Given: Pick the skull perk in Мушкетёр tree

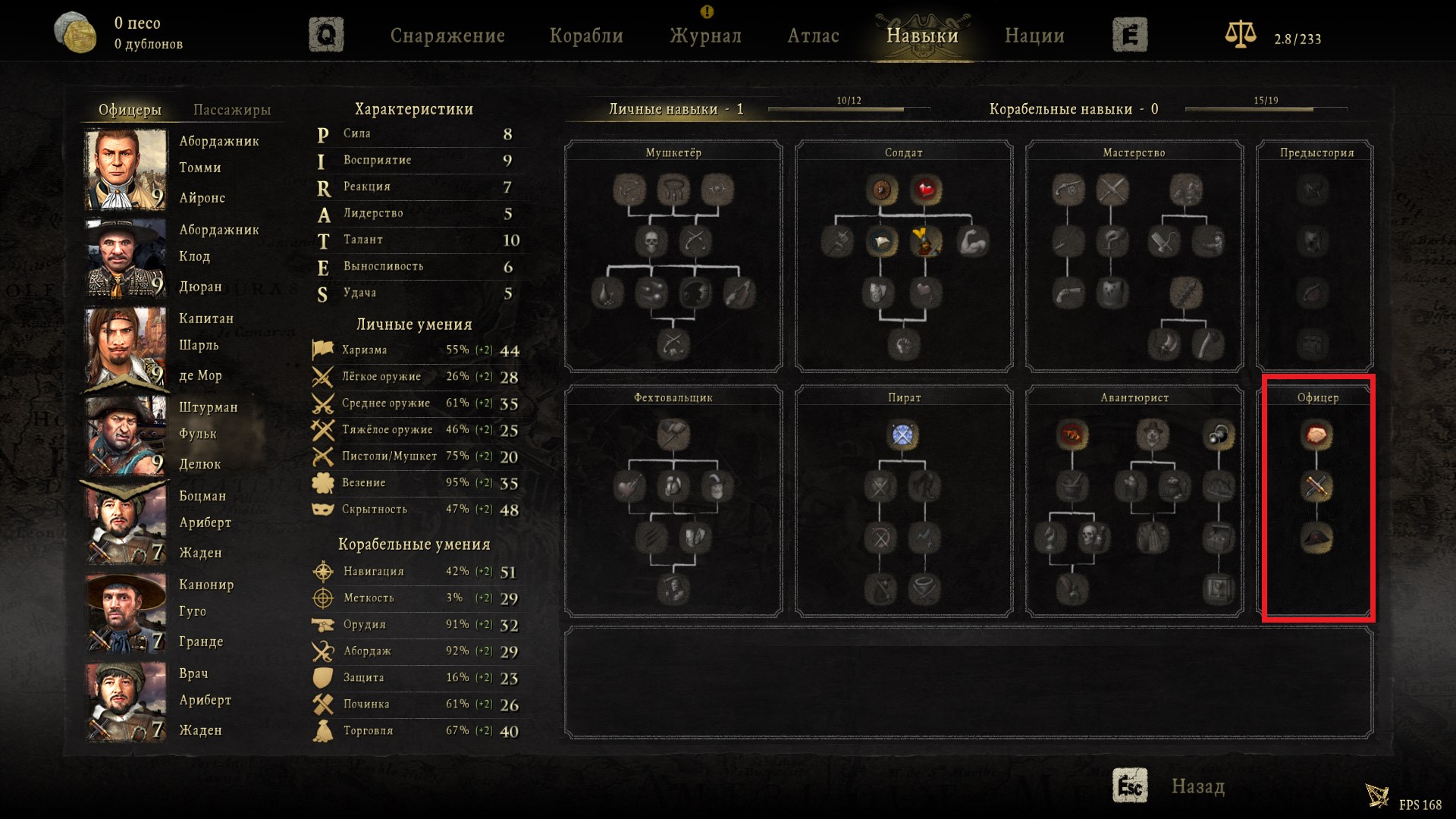Looking at the screenshot, I should (651, 242).
